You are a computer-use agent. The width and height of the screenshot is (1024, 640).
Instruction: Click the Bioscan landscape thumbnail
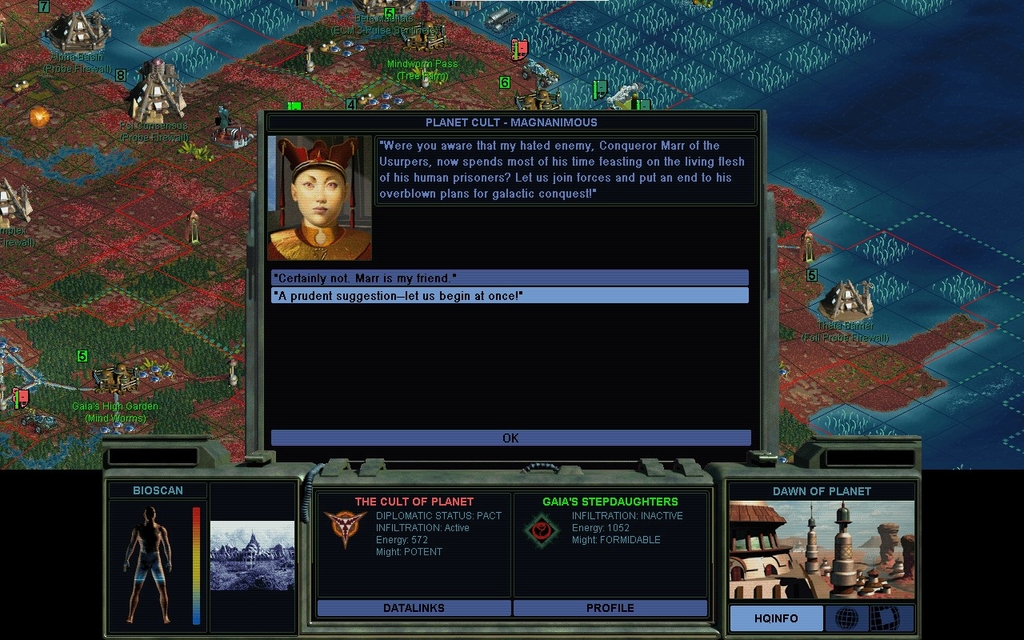pos(252,555)
